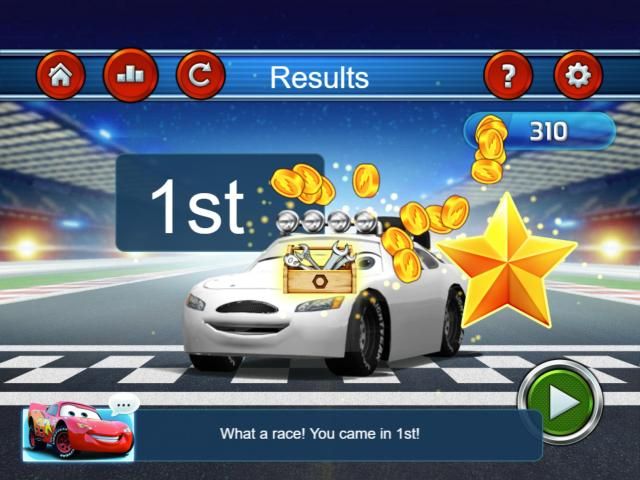Restart the race with the replay arrow
This screenshot has height=480, width=640.
(x=201, y=76)
